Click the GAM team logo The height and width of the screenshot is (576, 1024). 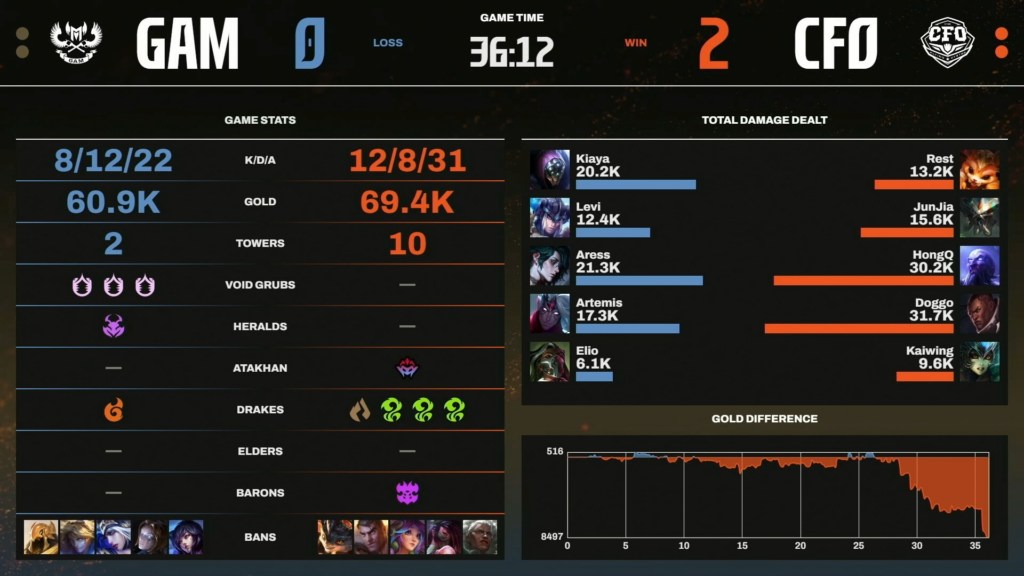coord(68,43)
